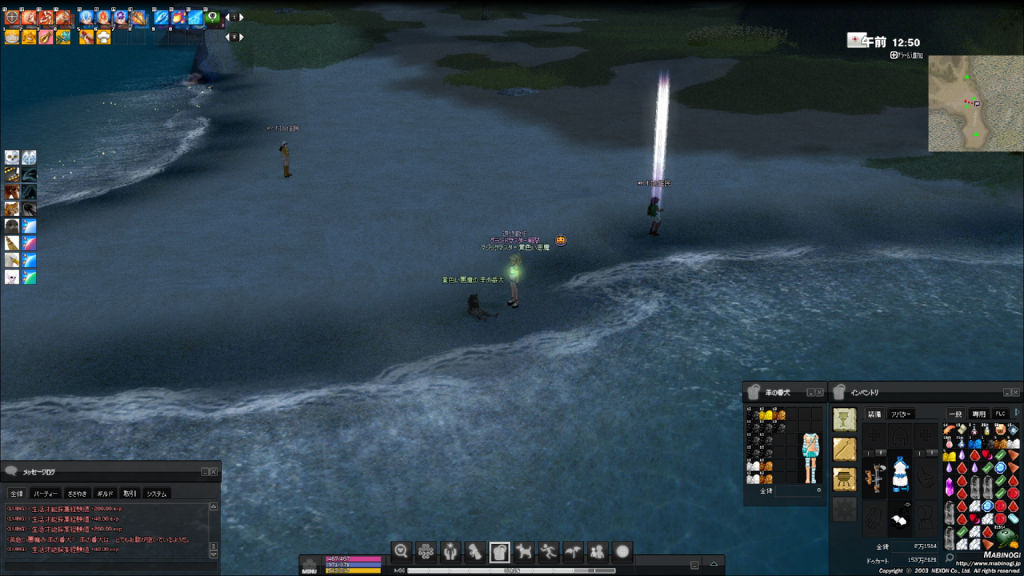This screenshot has width=1024, height=576.
Task: Close the メッセージログ window
Action: [x=213, y=471]
